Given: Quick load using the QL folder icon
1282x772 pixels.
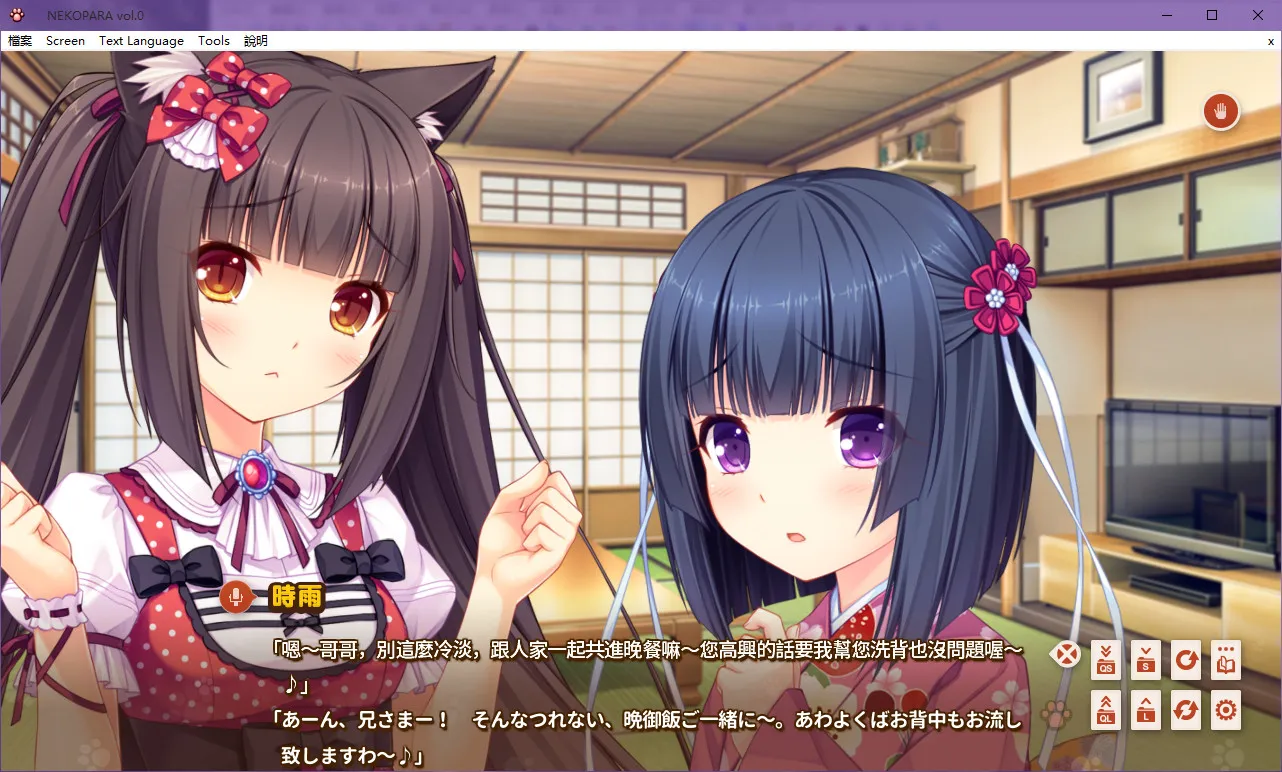Looking at the screenshot, I should point(1106,710).
